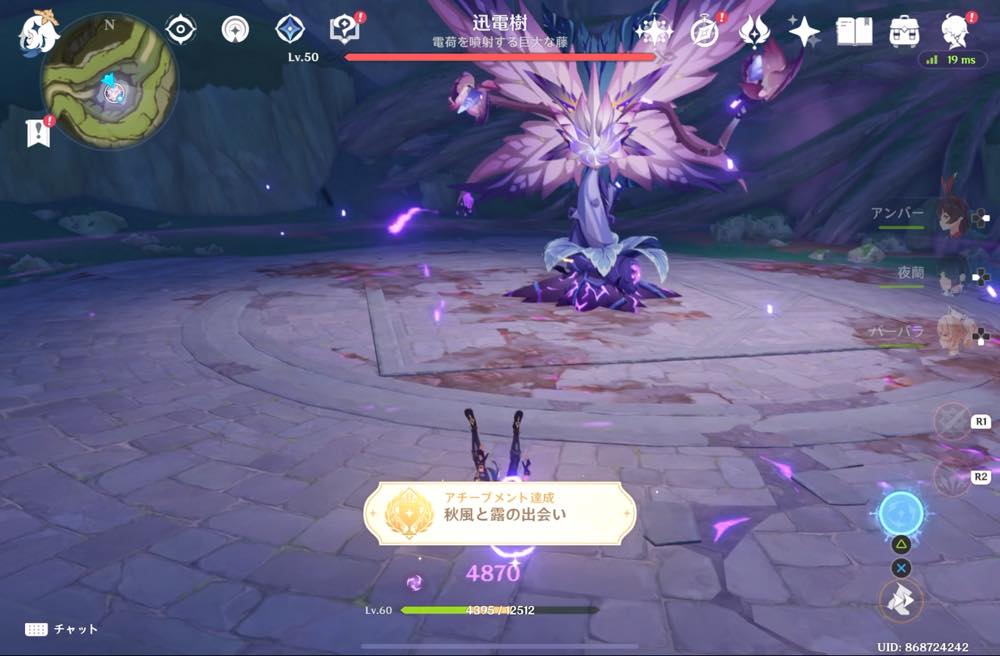Open the backpack inventory
This screenshot has width=1000, height=656.
pos(904,31)
